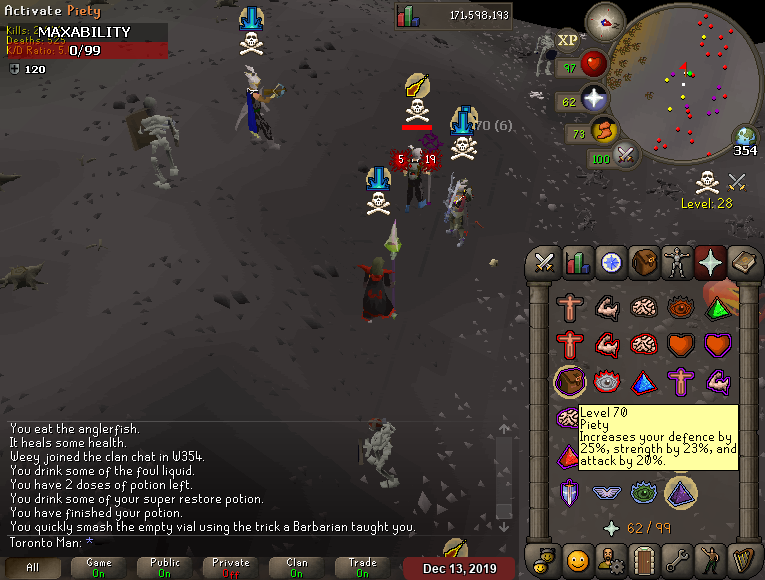Image resolution: width=765 pixels, height=580 pixels.
Task: Open the music player harp tab
Action: (x=743, y=558)
